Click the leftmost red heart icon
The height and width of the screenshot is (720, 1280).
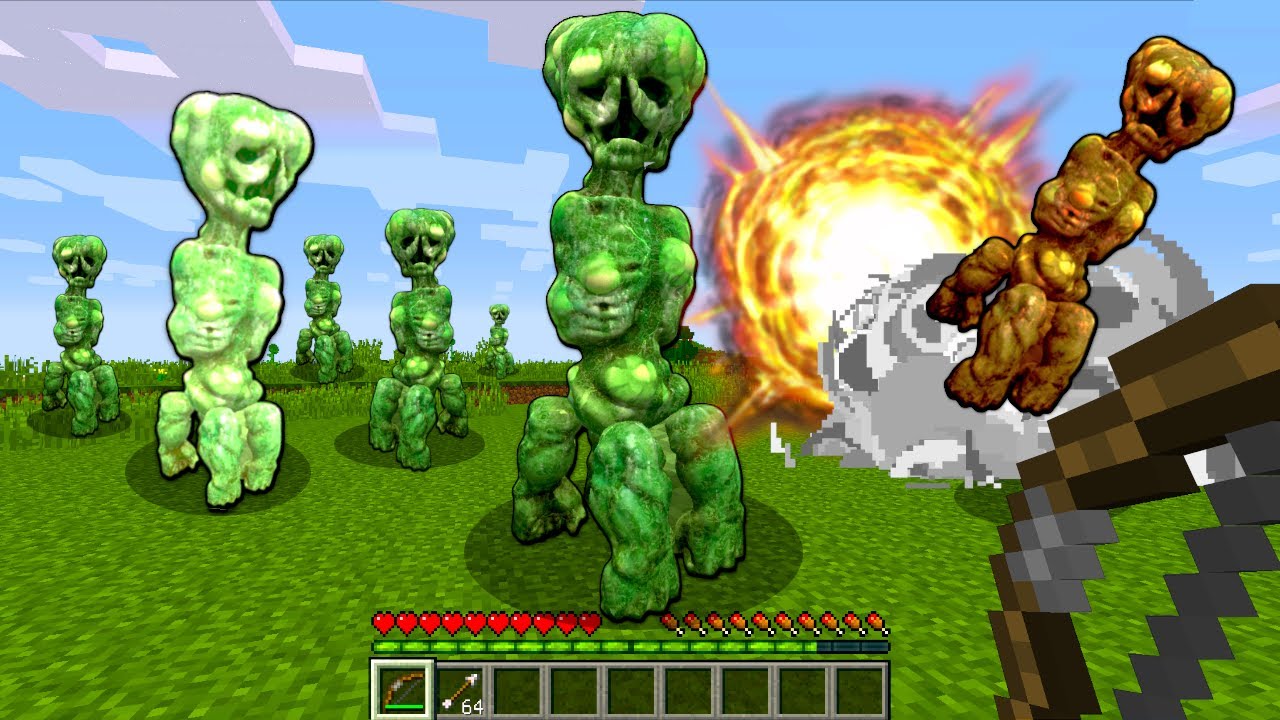tap(383, 622)
